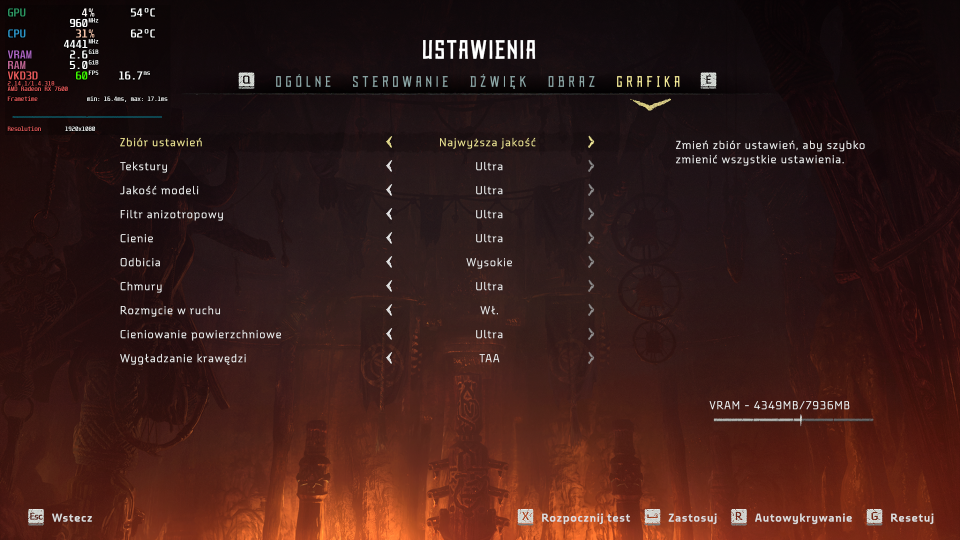The height and width of the screenshot is (540, 960).
Task: Toggle Rozmycie w ruchu with right arrow
Action: [591, 310]
